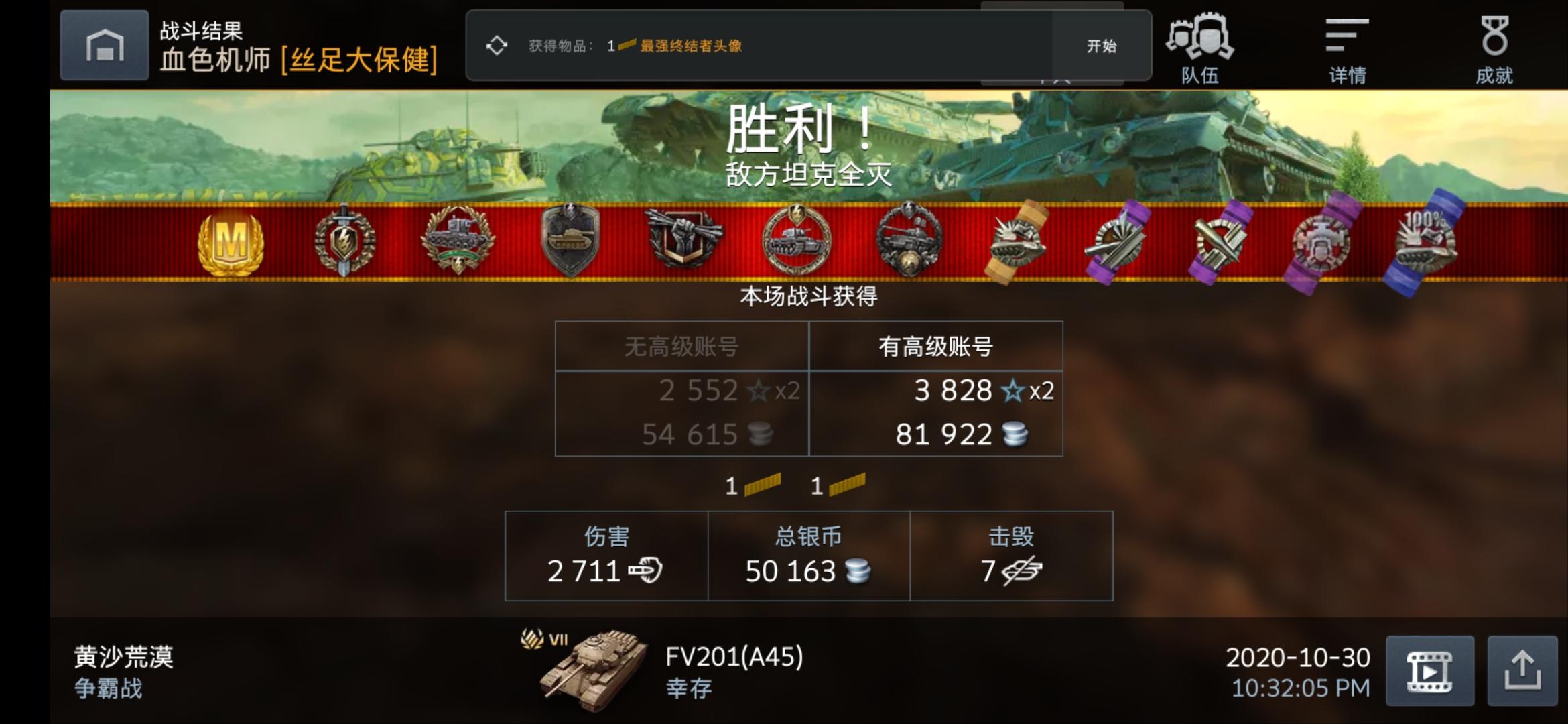Viewport: 1568px width, 724px height.
Task: Open the 详情 battle details view
Action: [1347, 47]
